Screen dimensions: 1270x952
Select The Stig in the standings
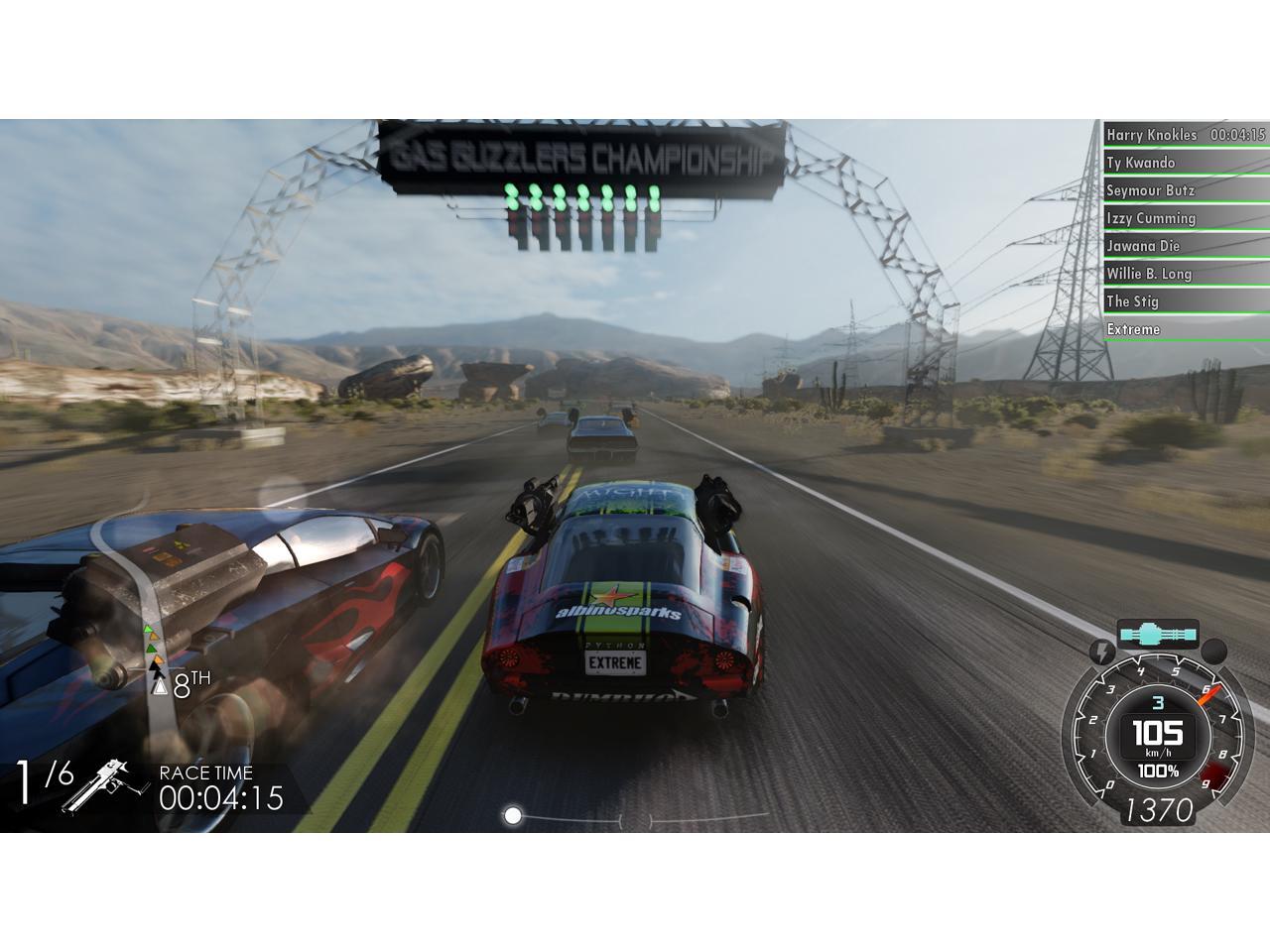pos(1185,301)
